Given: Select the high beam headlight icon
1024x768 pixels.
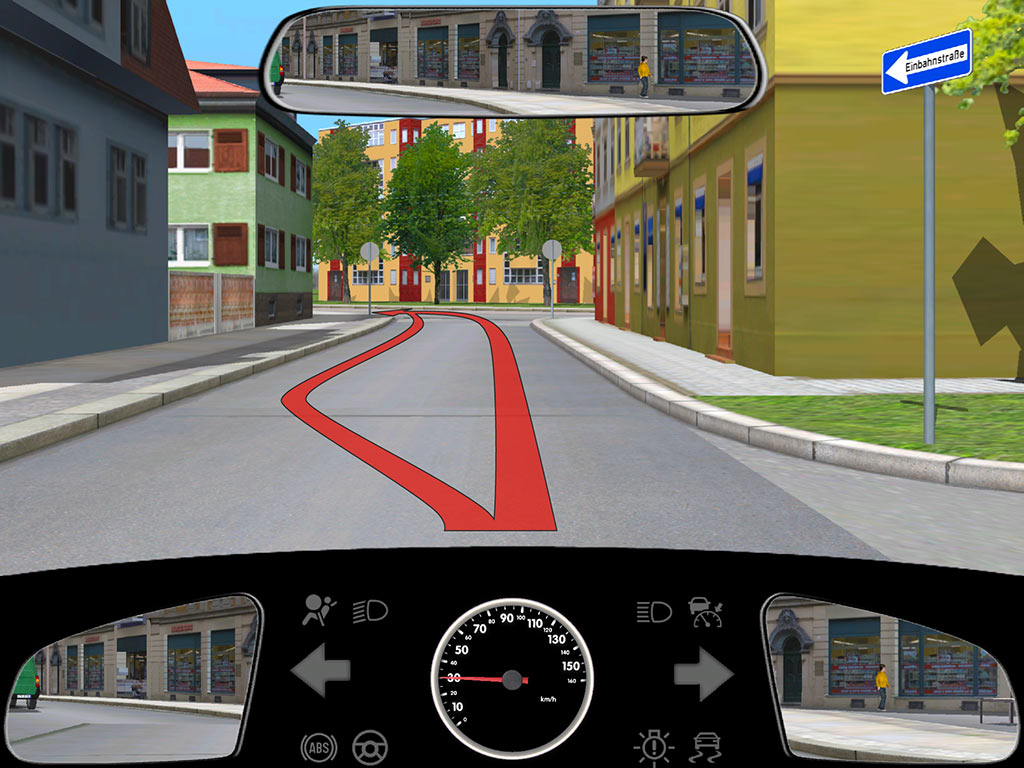Looking at the screenshot, I should [x=654, y=611].
